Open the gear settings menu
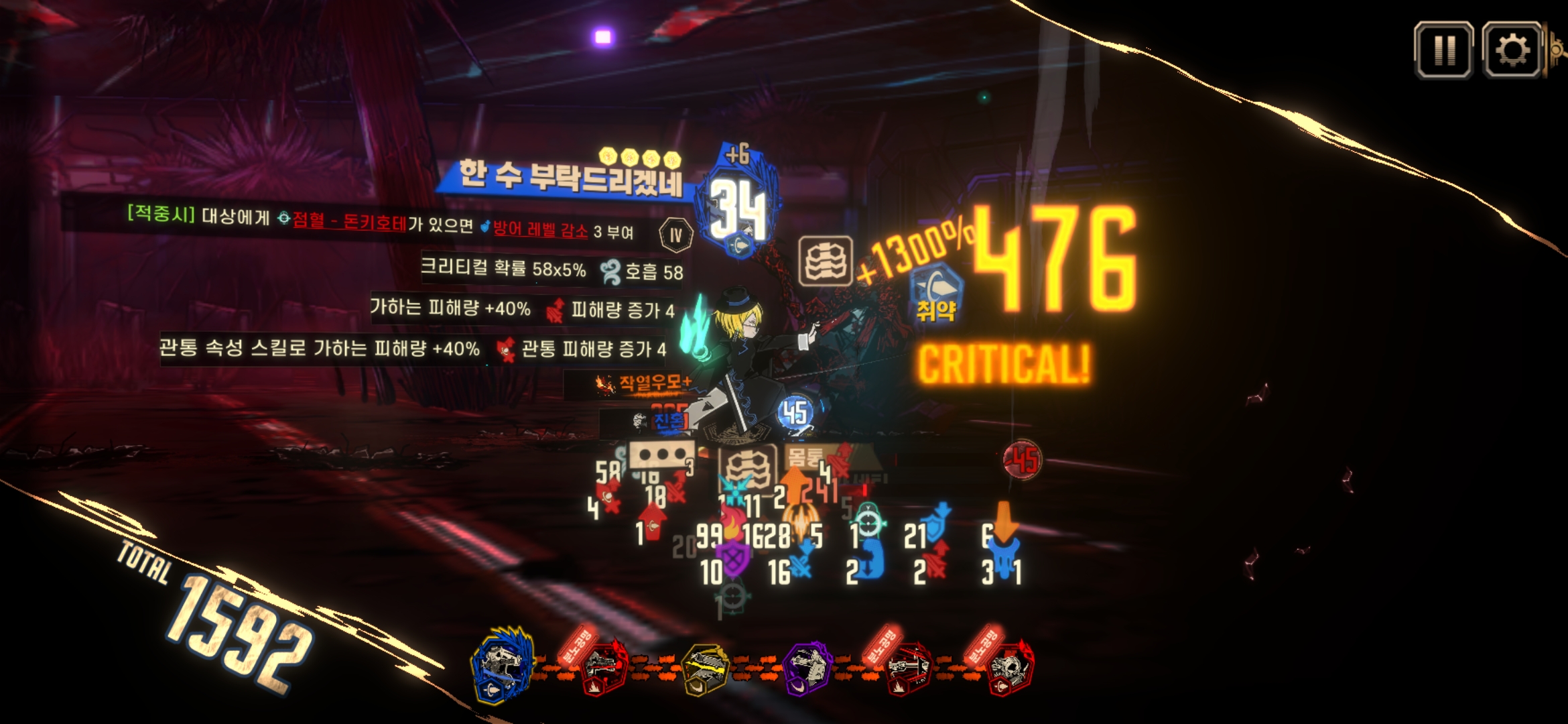The image size is (1568, 724). [x=1512, y=50]
